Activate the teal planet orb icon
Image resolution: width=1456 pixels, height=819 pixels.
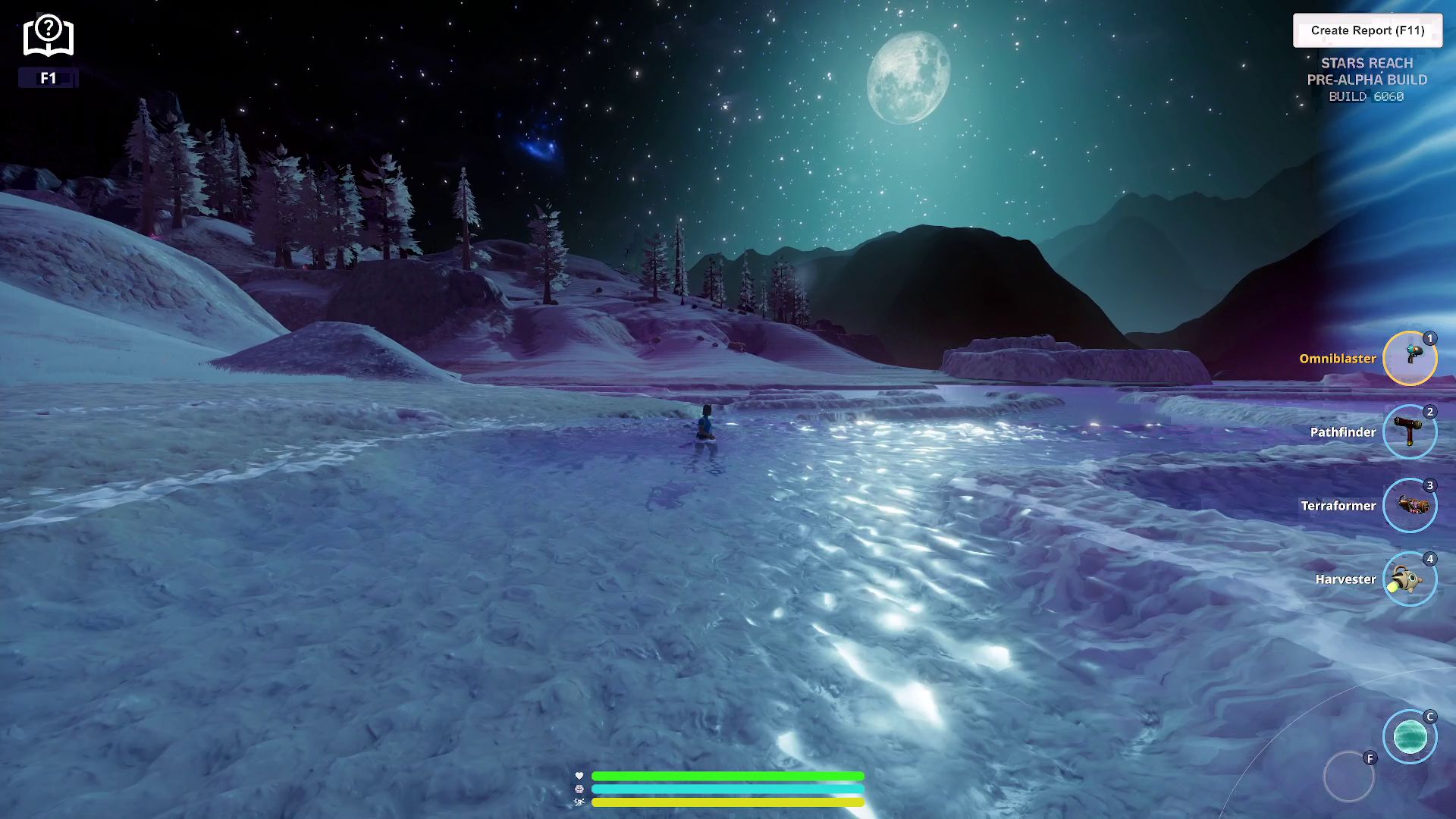click(1410, 736)
